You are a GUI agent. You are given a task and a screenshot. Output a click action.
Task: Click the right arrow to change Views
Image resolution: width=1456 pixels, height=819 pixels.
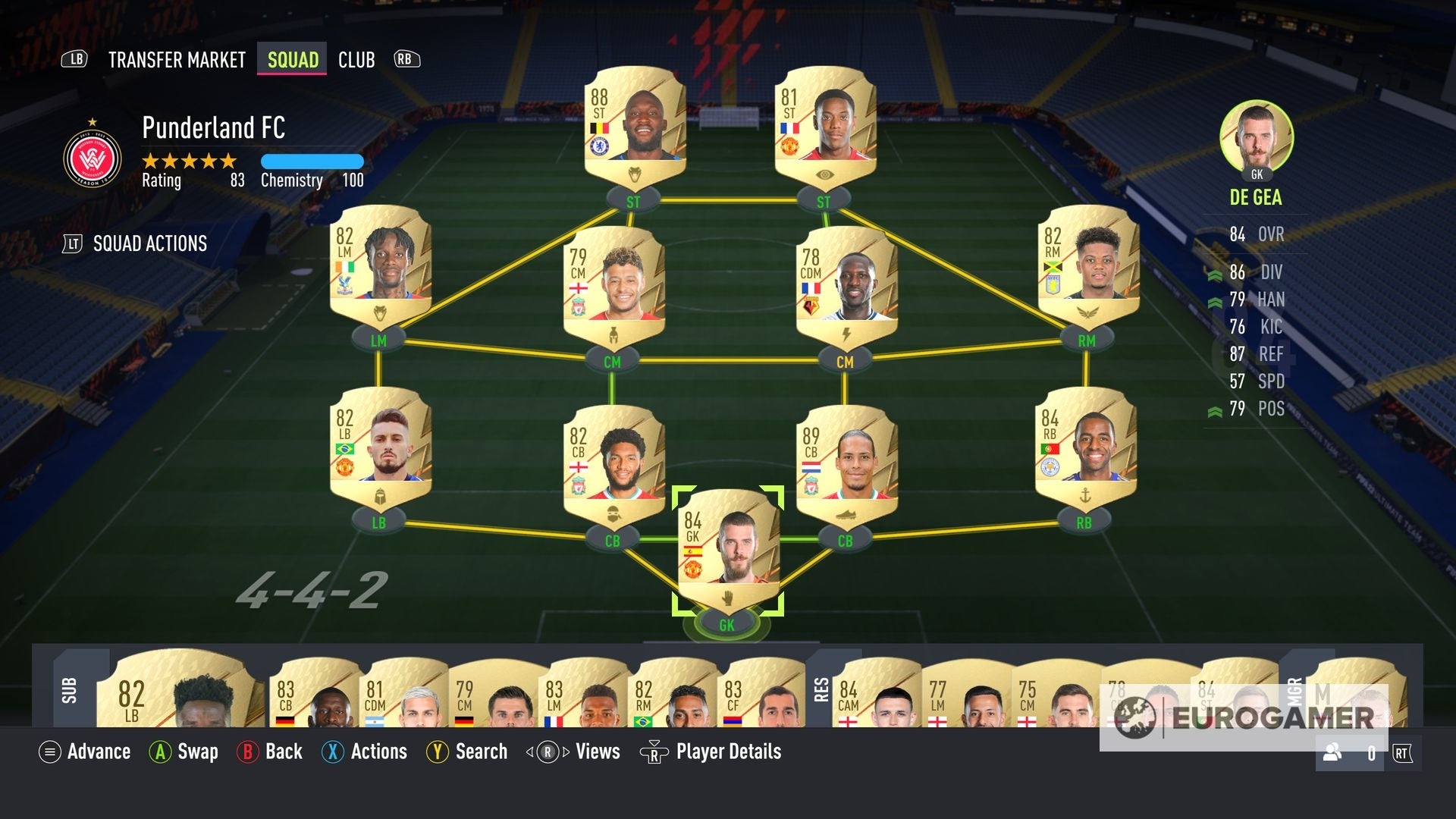coord(565,752)
